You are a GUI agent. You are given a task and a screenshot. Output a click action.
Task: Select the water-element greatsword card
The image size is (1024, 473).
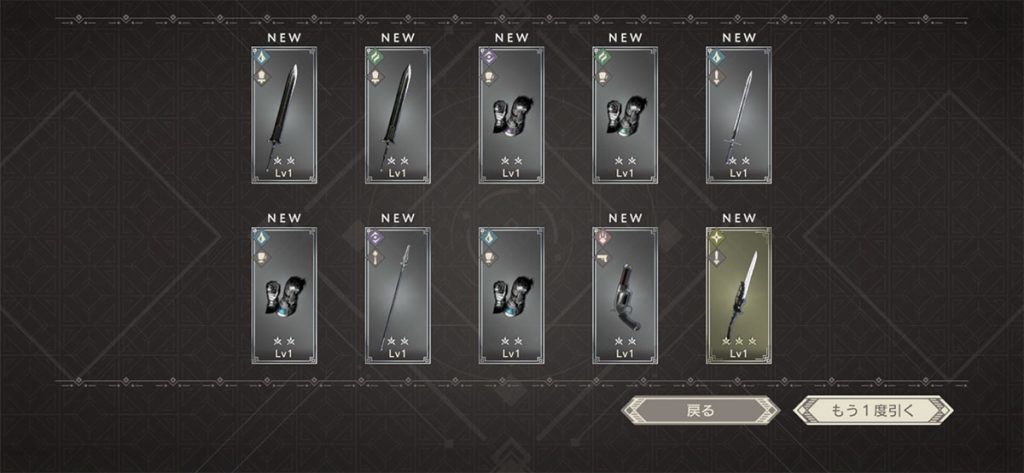pyautogui.click(x=284, y=115)
